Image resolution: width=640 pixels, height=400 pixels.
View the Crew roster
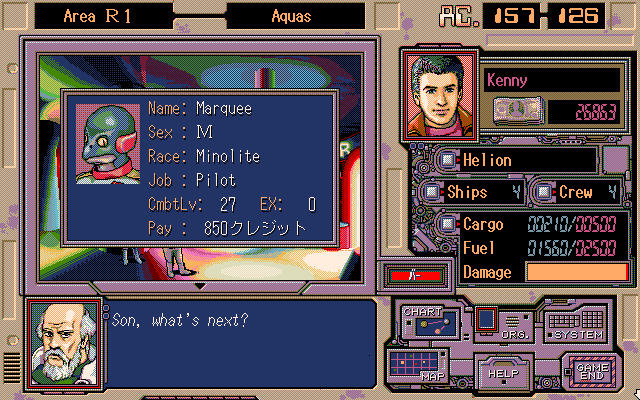(543, 191)
